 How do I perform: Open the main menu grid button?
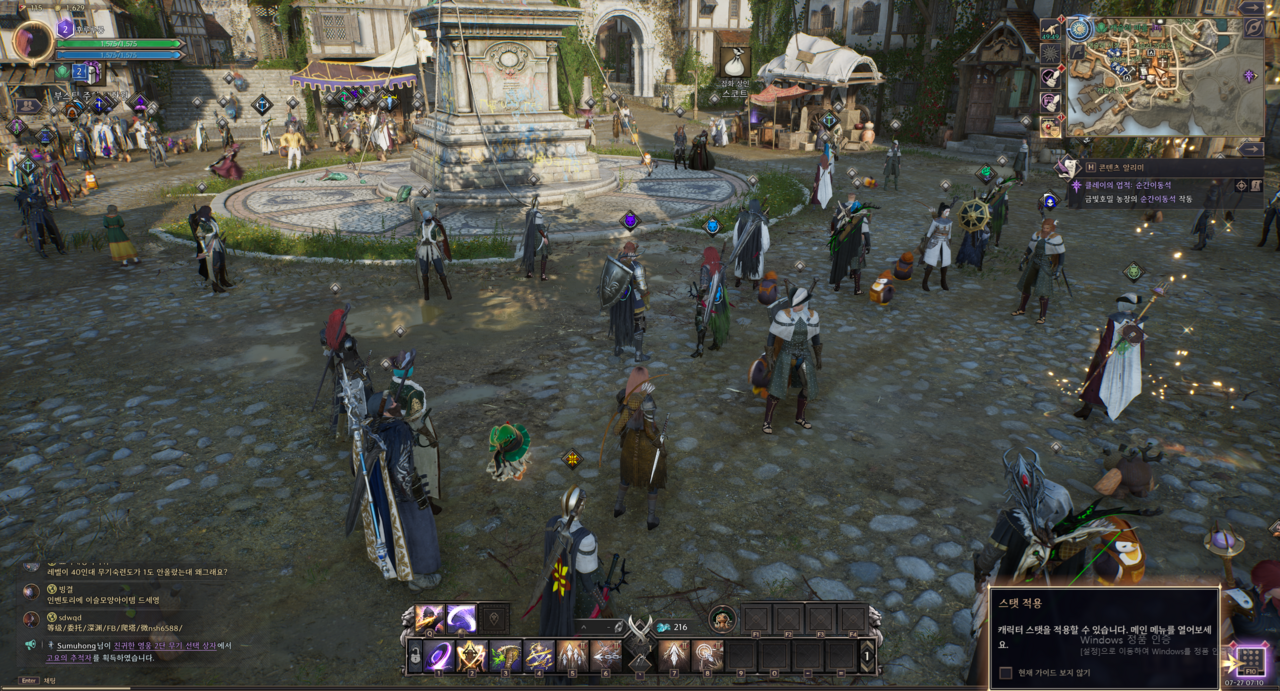click(x=1249, y=659)
